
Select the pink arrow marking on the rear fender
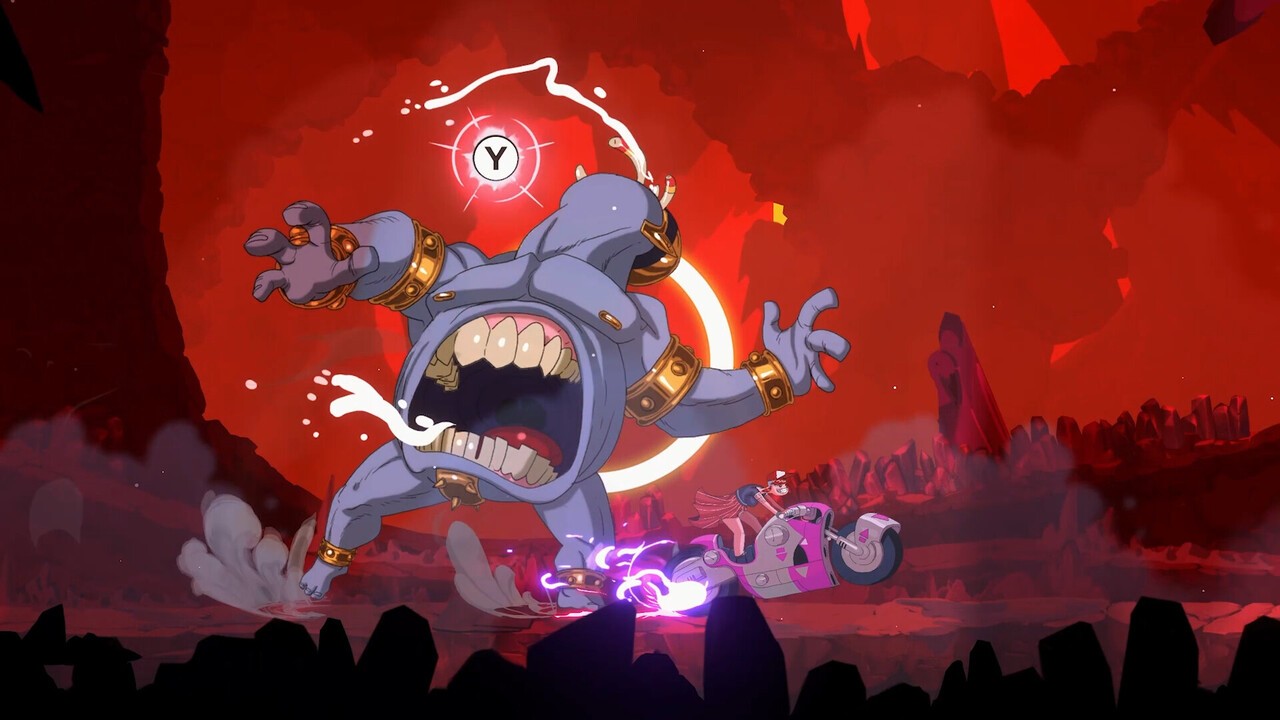coord(864,534)
